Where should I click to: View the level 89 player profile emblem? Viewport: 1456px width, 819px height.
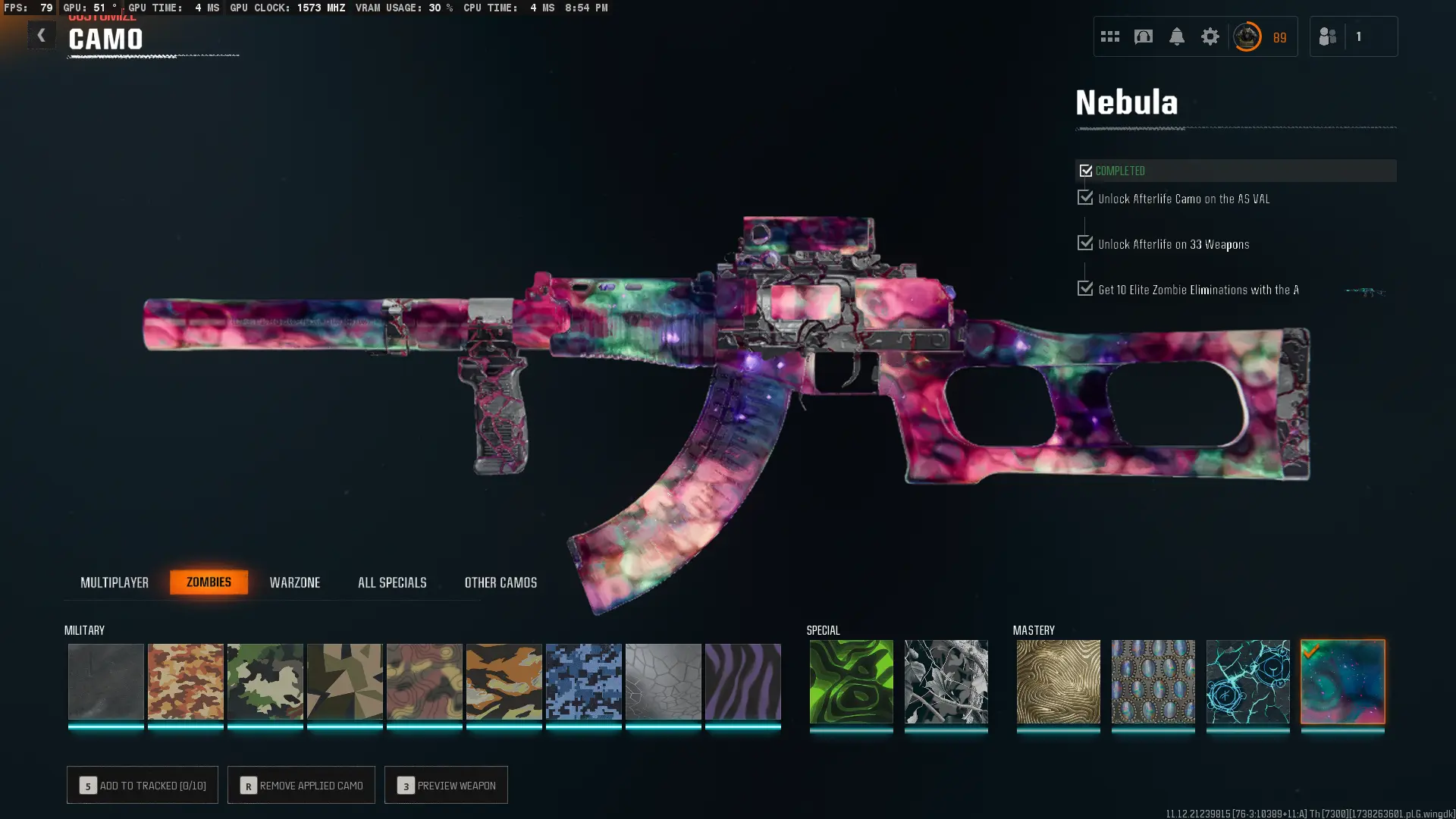1247,36
